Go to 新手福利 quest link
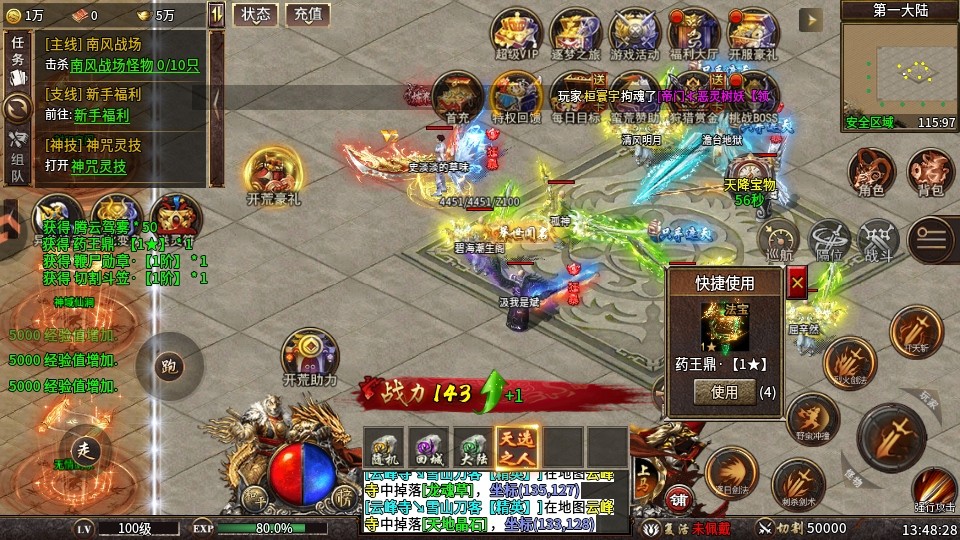960x540 pixels. pos(101,115)
